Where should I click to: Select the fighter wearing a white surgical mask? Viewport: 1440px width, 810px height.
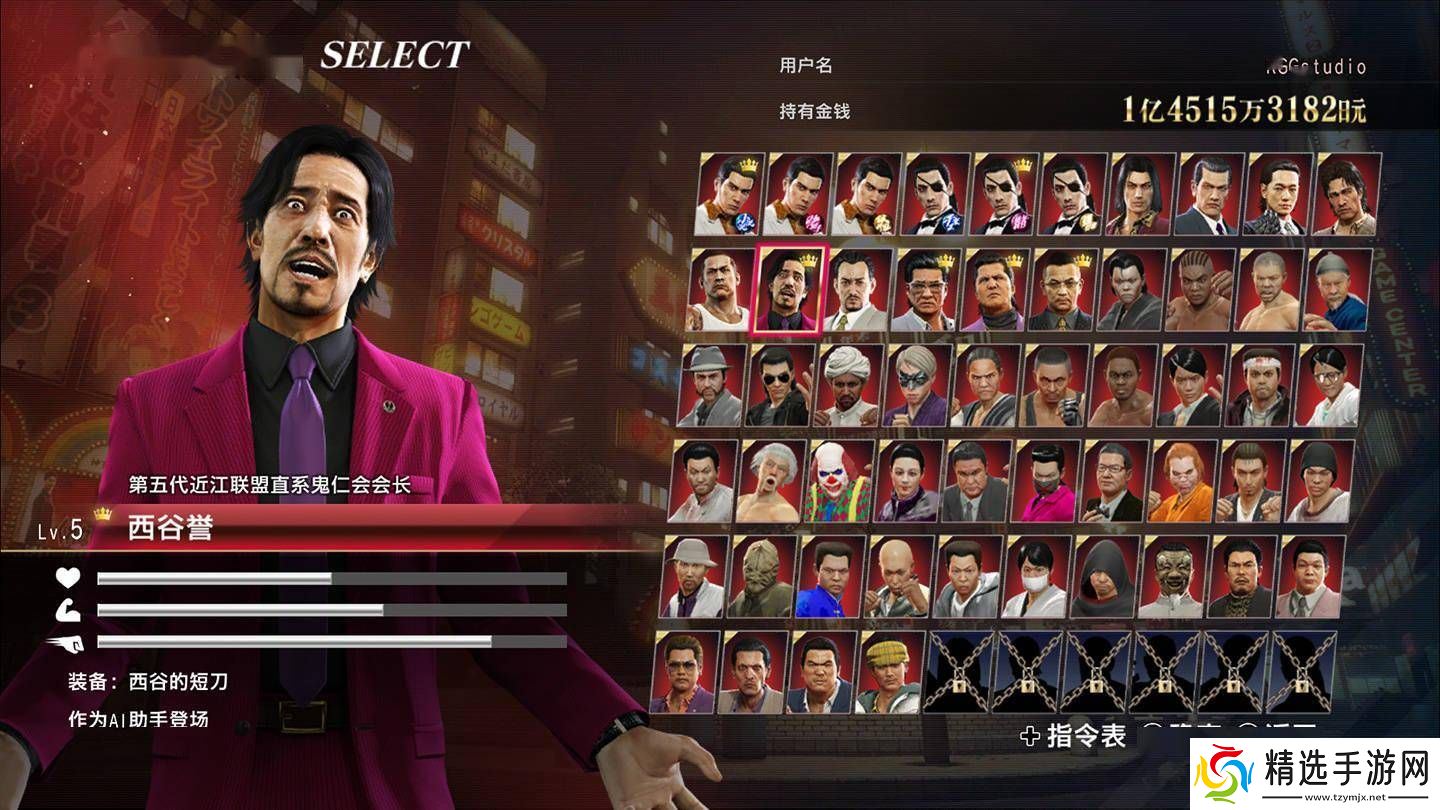[x=1036, y=577]
